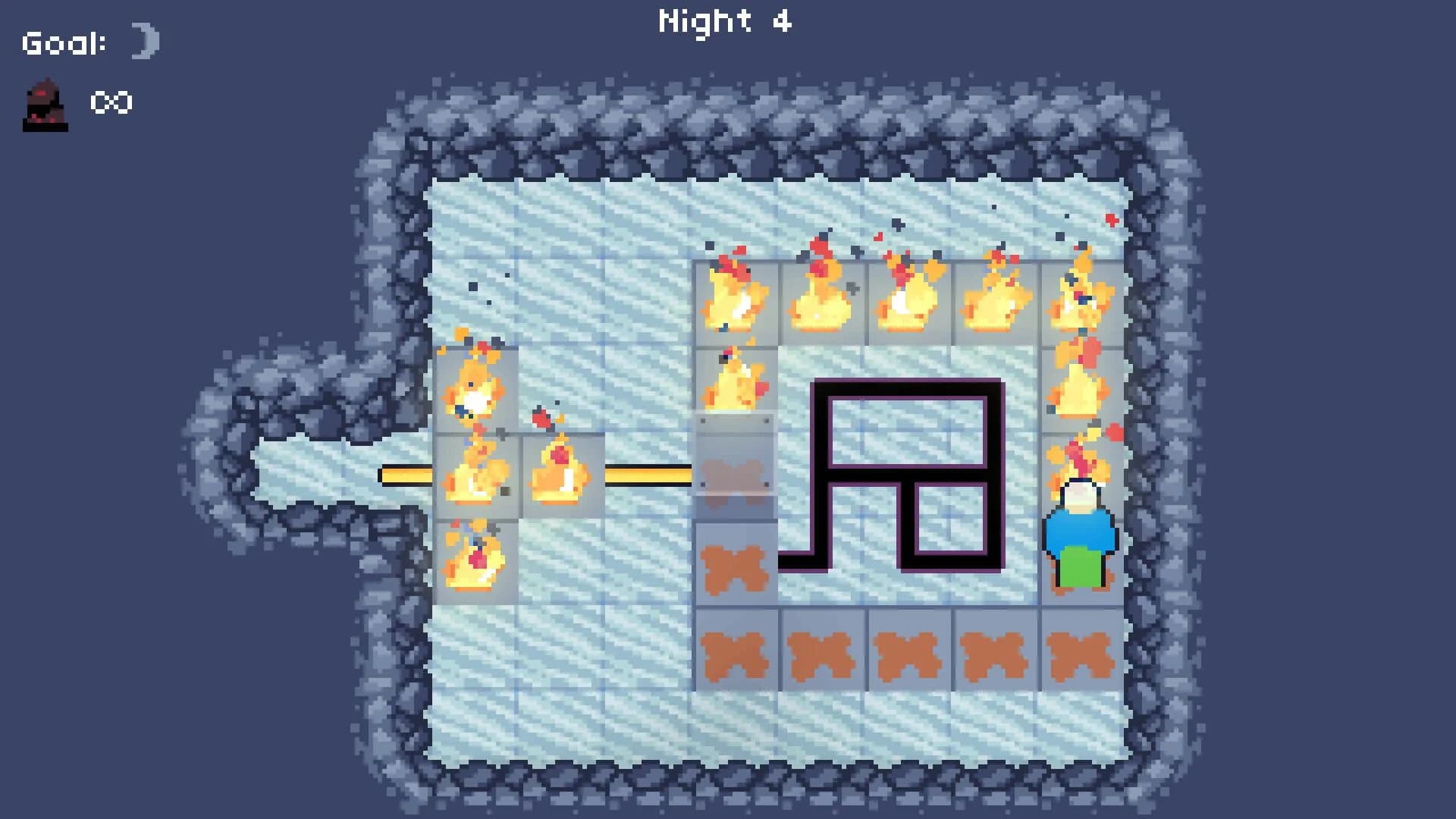Select the narrow cave passage on the left edge
1456x819 pixels.
(x=303, y=470)
